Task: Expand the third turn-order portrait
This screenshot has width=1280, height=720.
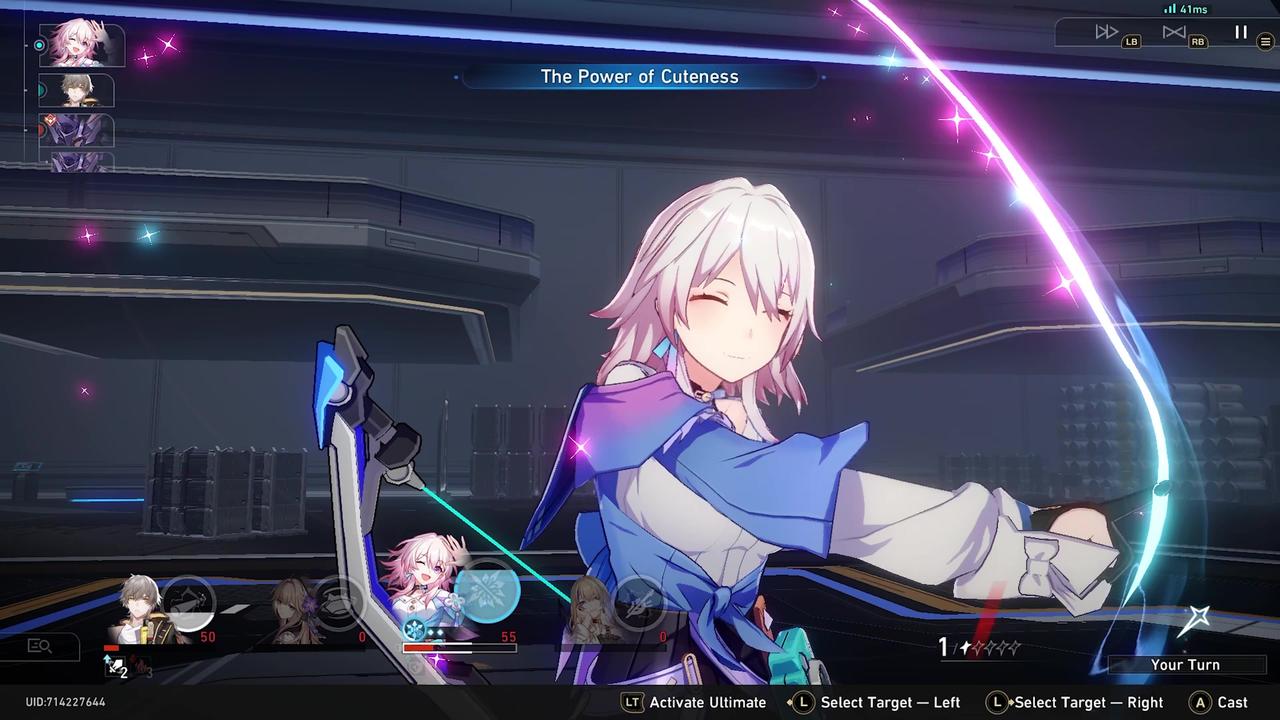Action: (x=77, y=131)
